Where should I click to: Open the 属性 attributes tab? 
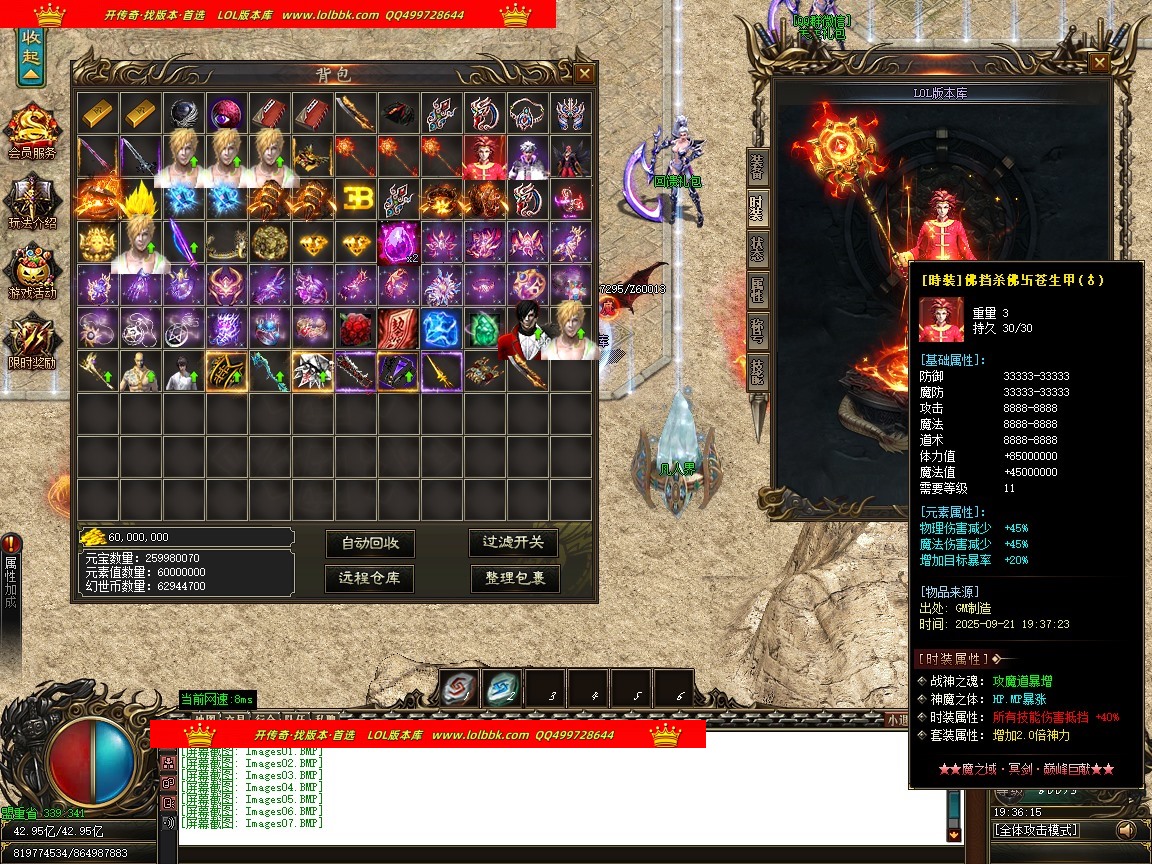pos(758,291)
